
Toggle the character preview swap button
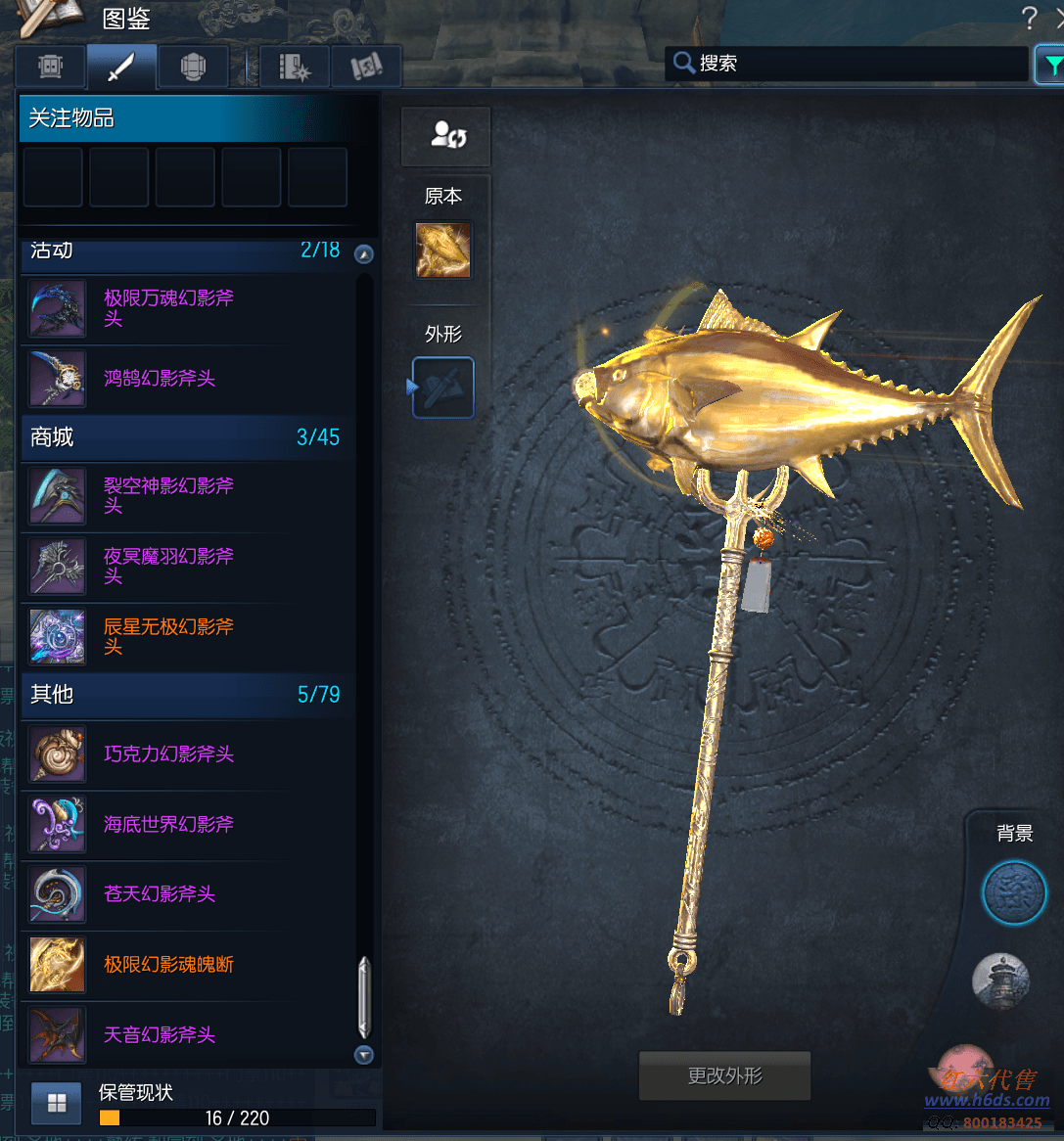click(x=446, y=136)
